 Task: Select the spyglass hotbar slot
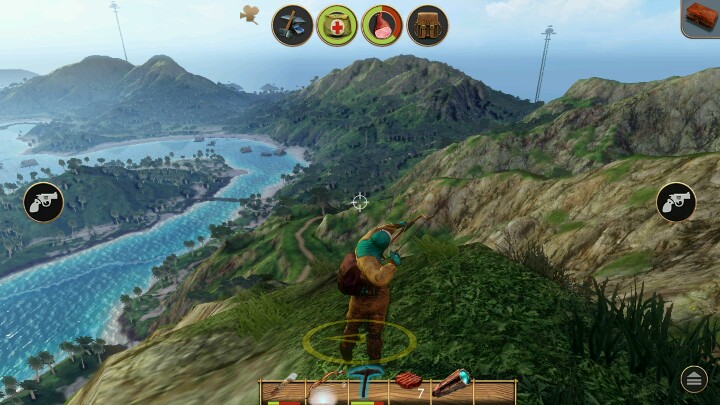pyautogui.click(x=451, y=384)
